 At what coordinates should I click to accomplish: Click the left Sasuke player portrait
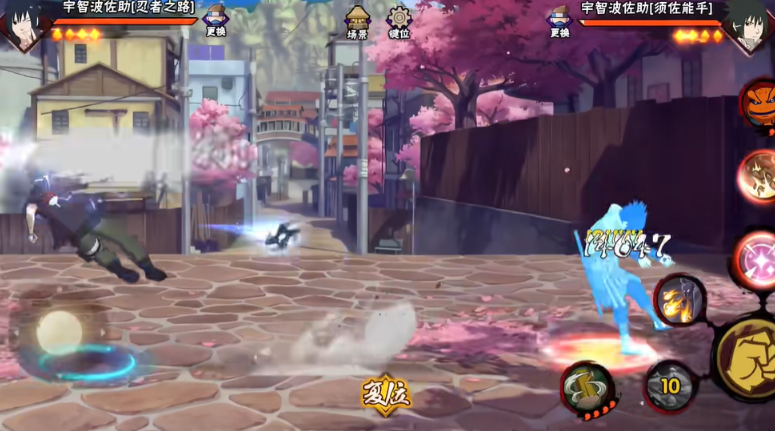pos(22,25)
